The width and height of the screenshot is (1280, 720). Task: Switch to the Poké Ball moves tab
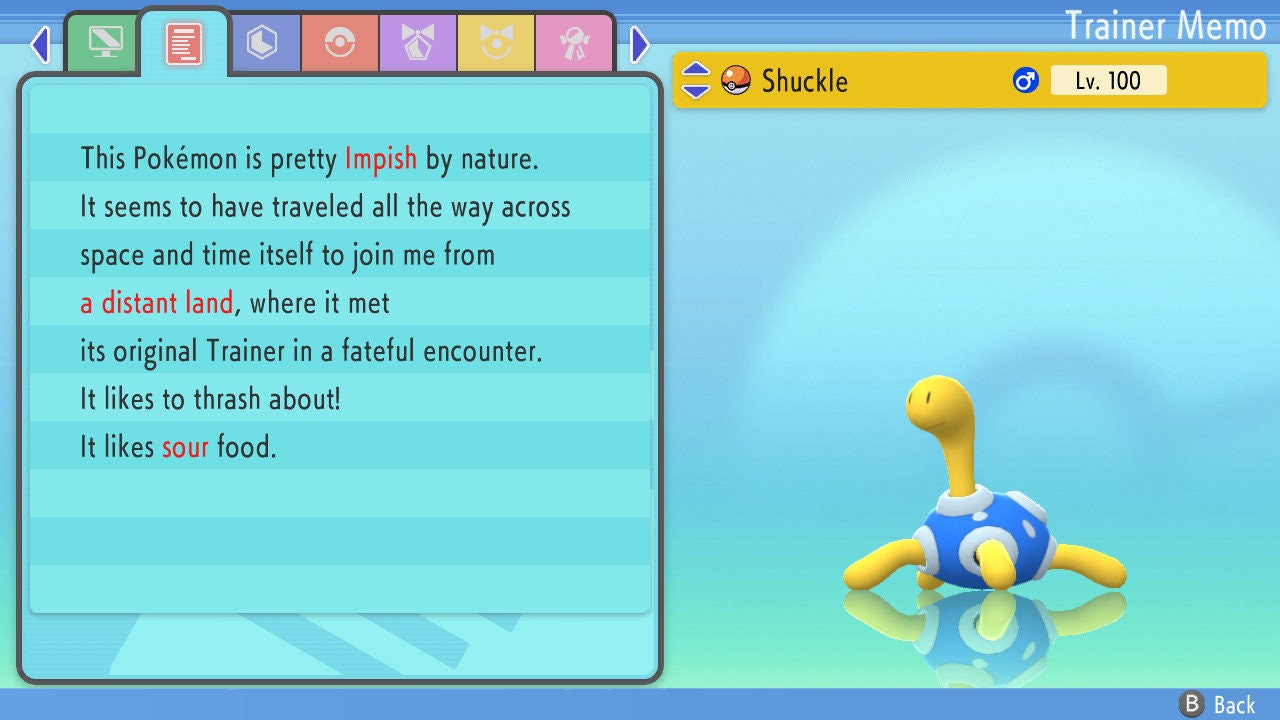[339, 43]
